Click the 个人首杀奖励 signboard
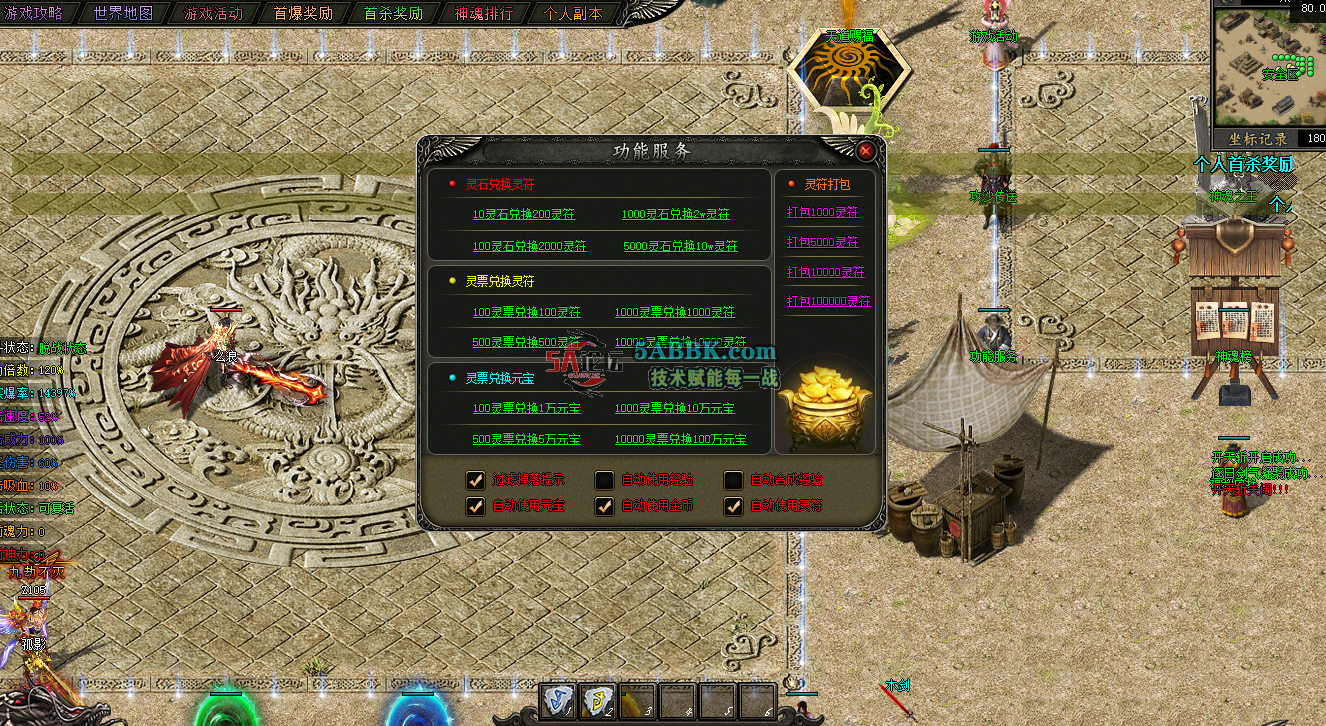 pyautogui.click(x=1243, y=164)
